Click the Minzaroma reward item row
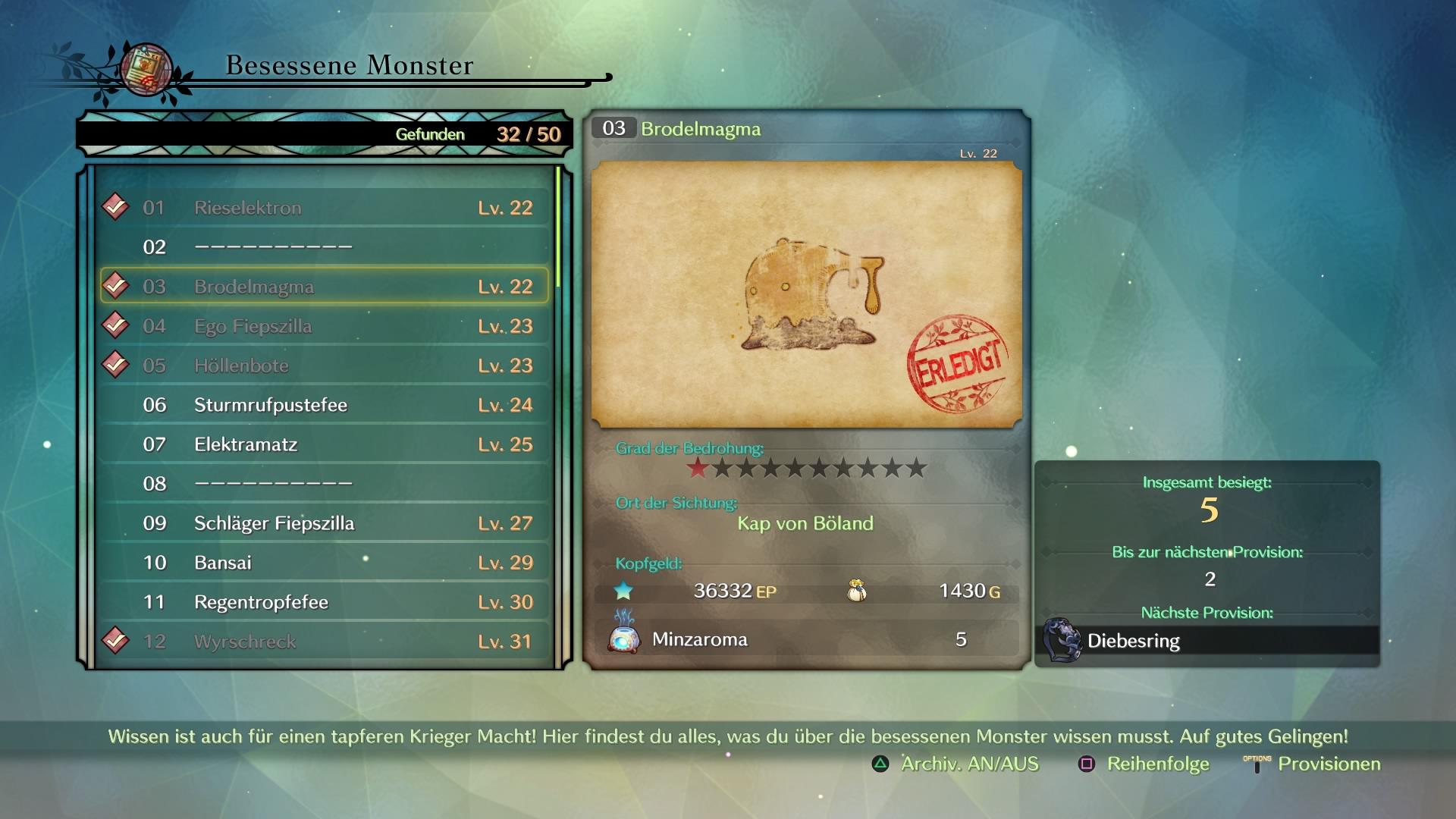This screenshot has height=819, width=1456. click(x=806, y=639)
